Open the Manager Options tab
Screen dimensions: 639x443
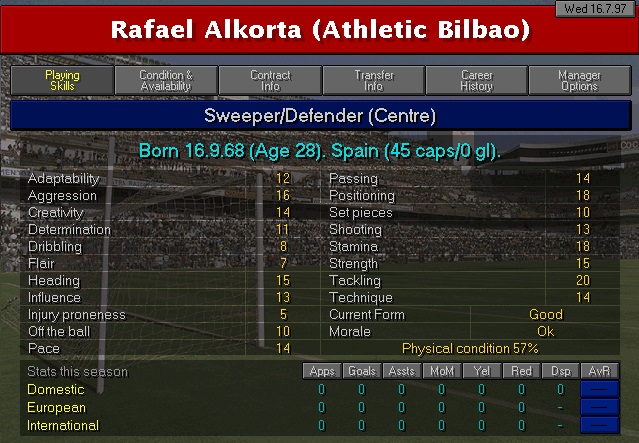coord(580,81)
